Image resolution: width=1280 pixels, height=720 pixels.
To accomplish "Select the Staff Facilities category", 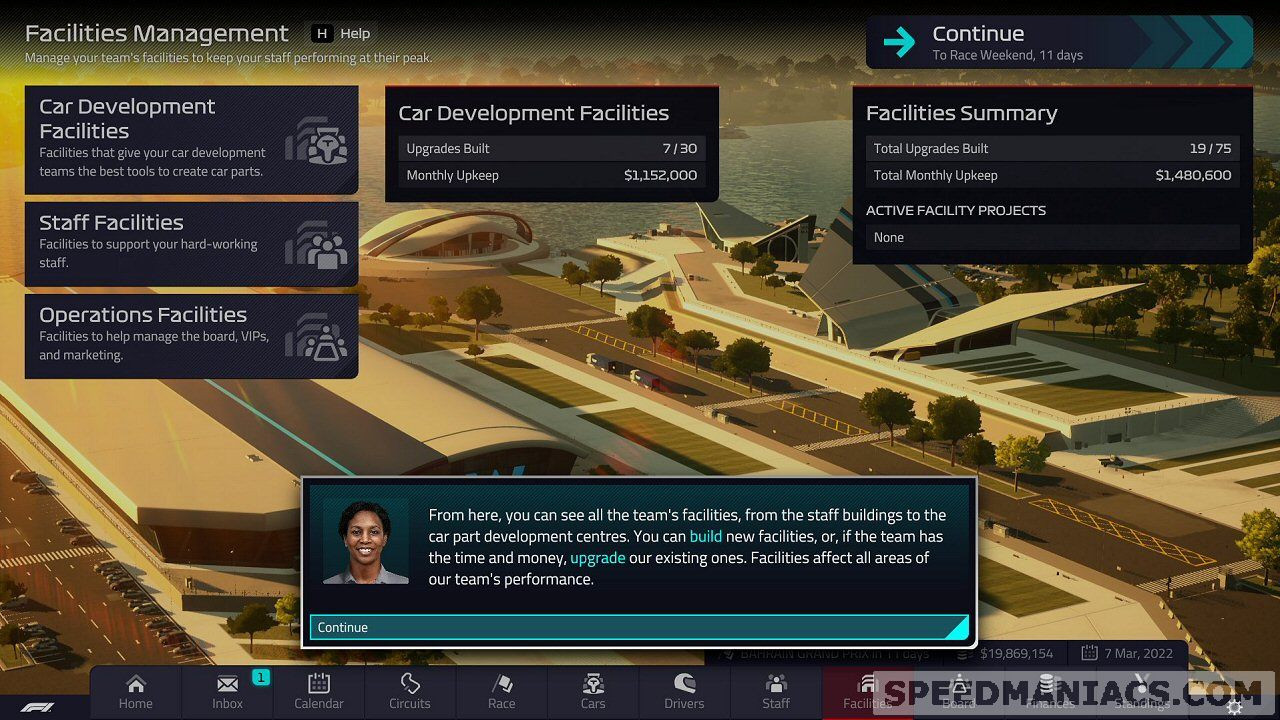I will (x=191, y=243).
